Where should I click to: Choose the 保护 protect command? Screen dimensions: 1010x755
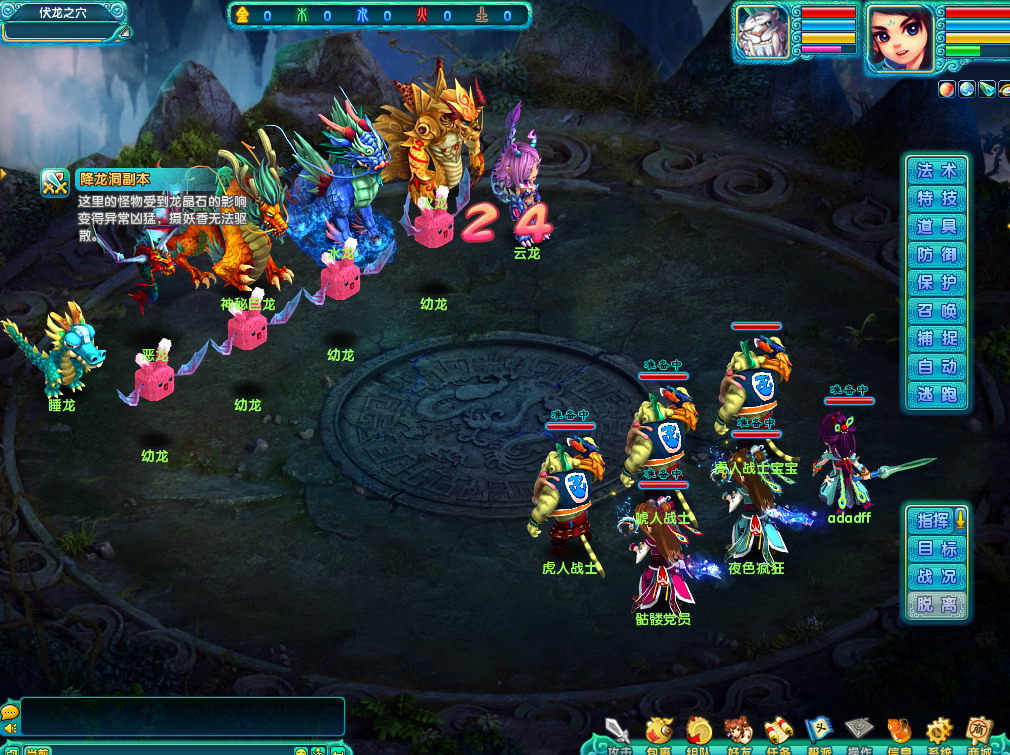(937, 282)
